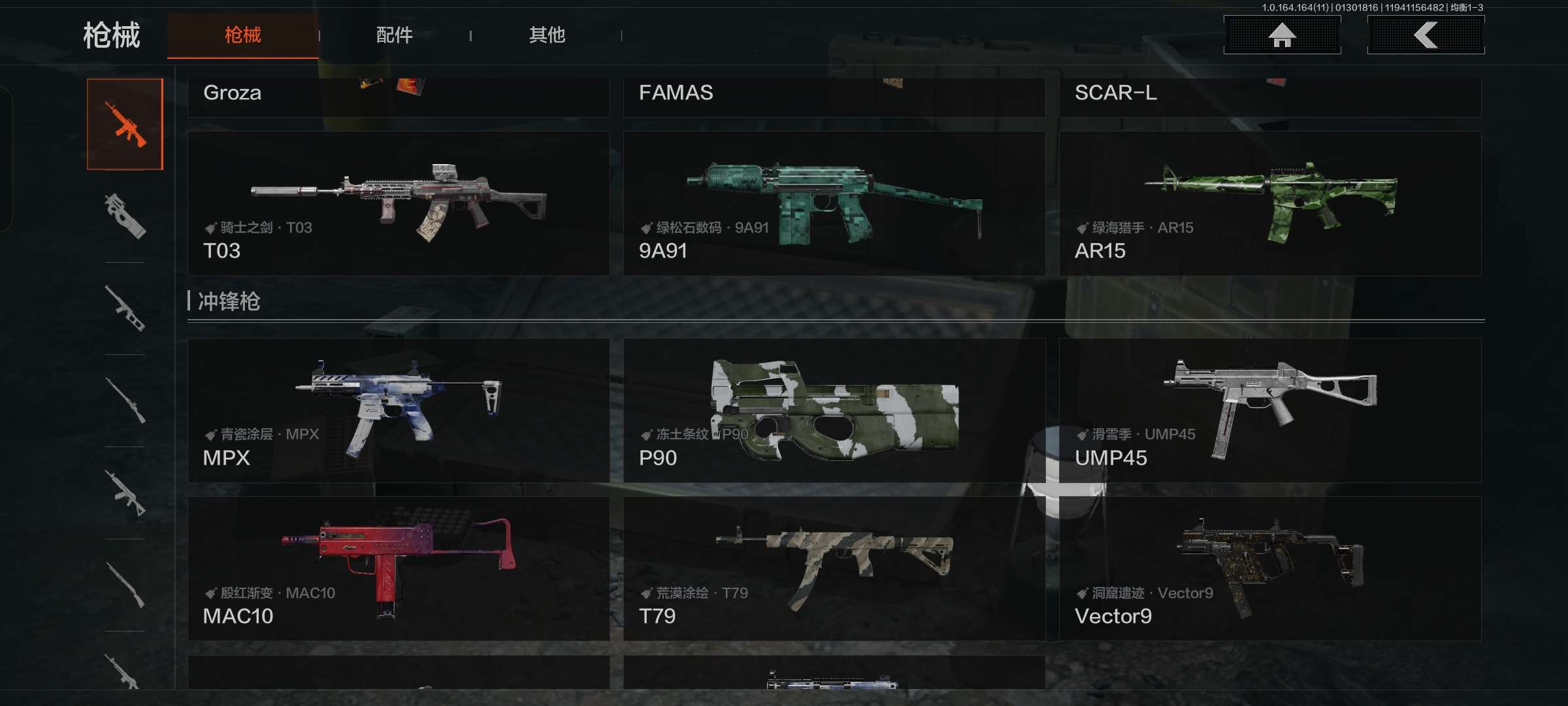Image resolution: width=1568 pixels, height=706 pixels.
Task: Select the 枪械 firearms tab
Action: pos(242,35)
